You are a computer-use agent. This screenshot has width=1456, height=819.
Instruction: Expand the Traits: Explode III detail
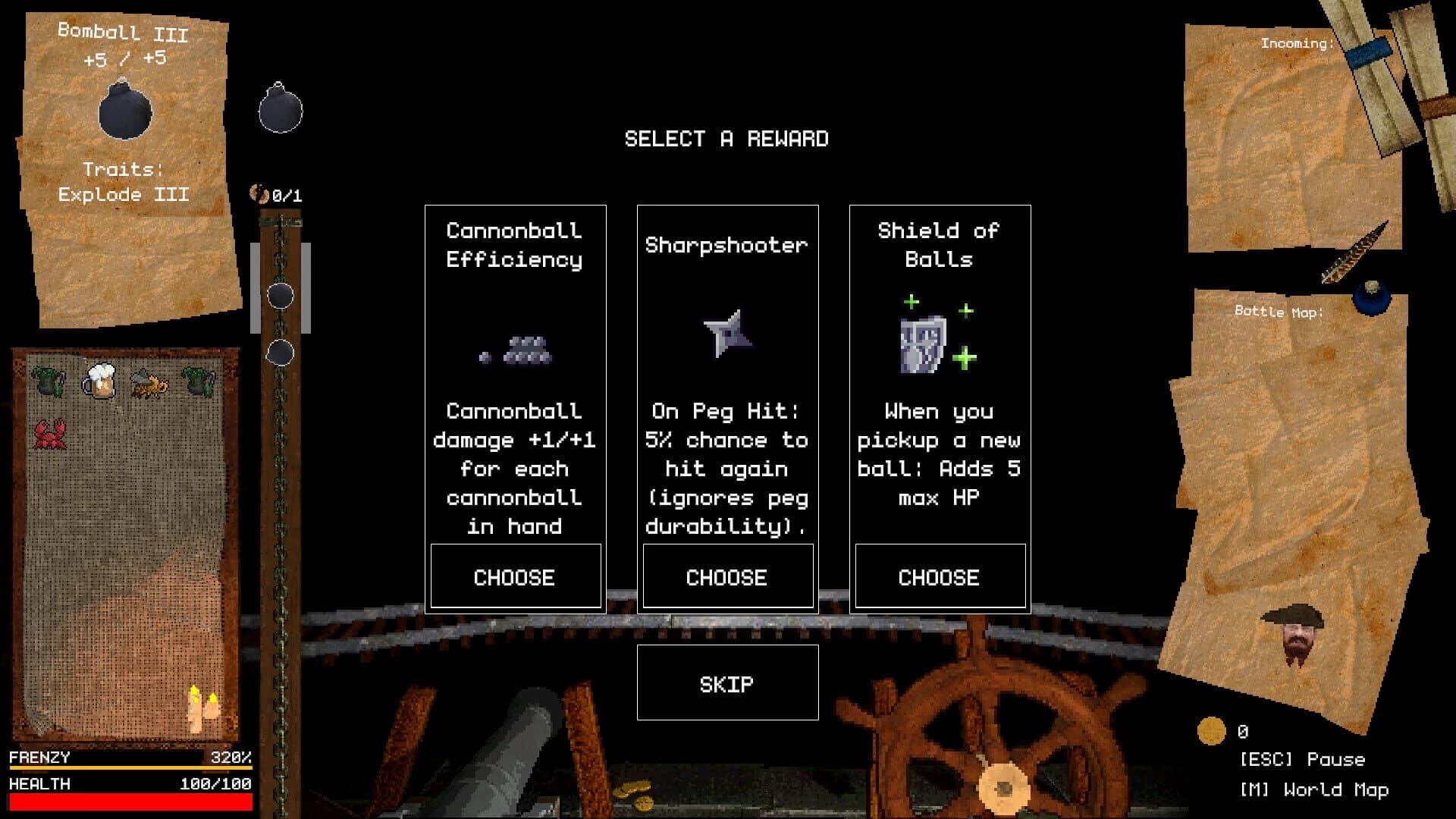124,183
